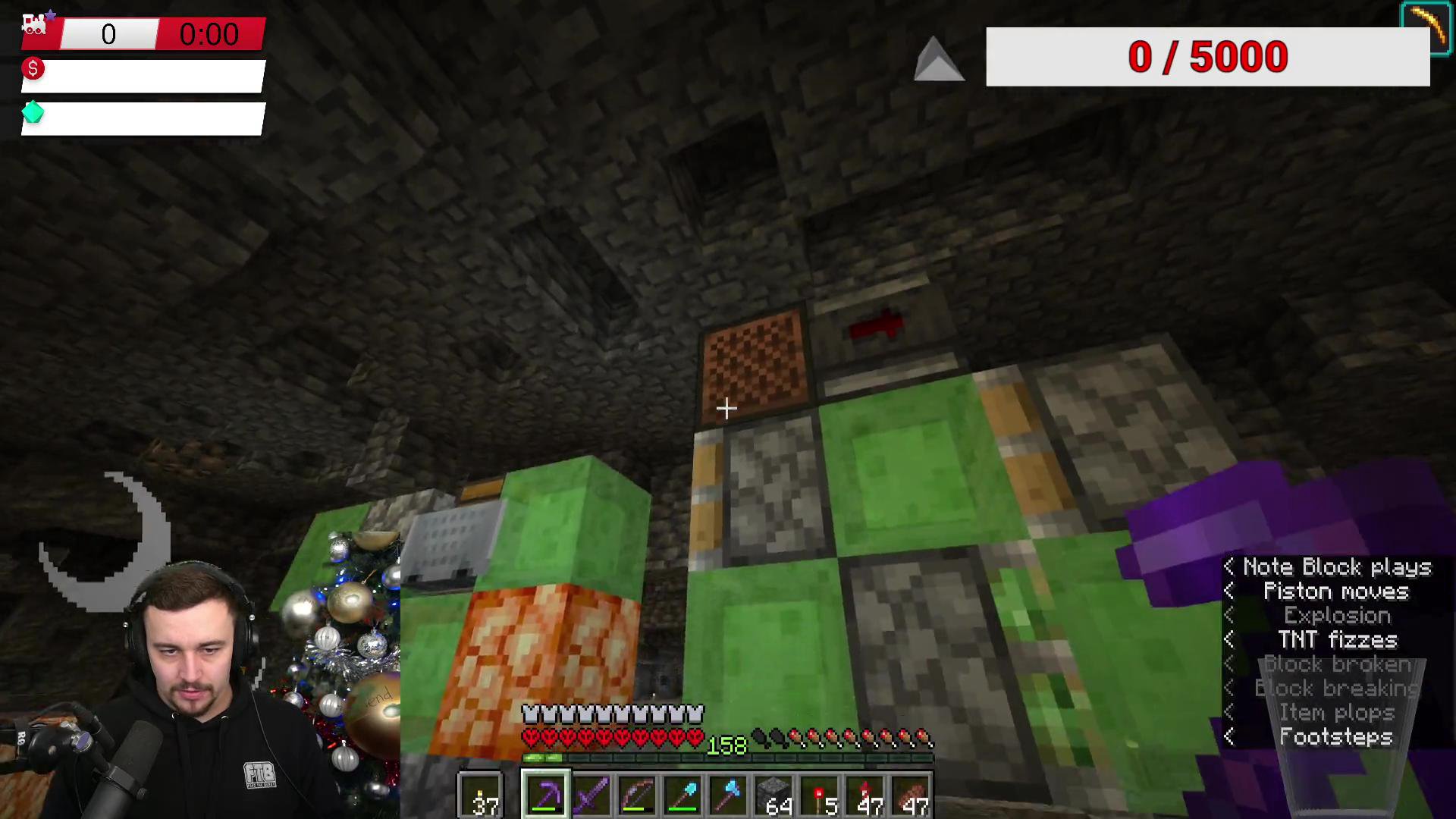
Task: Choose the redstone torch slot
Action: pyautogui.click(x=821, y=795)
